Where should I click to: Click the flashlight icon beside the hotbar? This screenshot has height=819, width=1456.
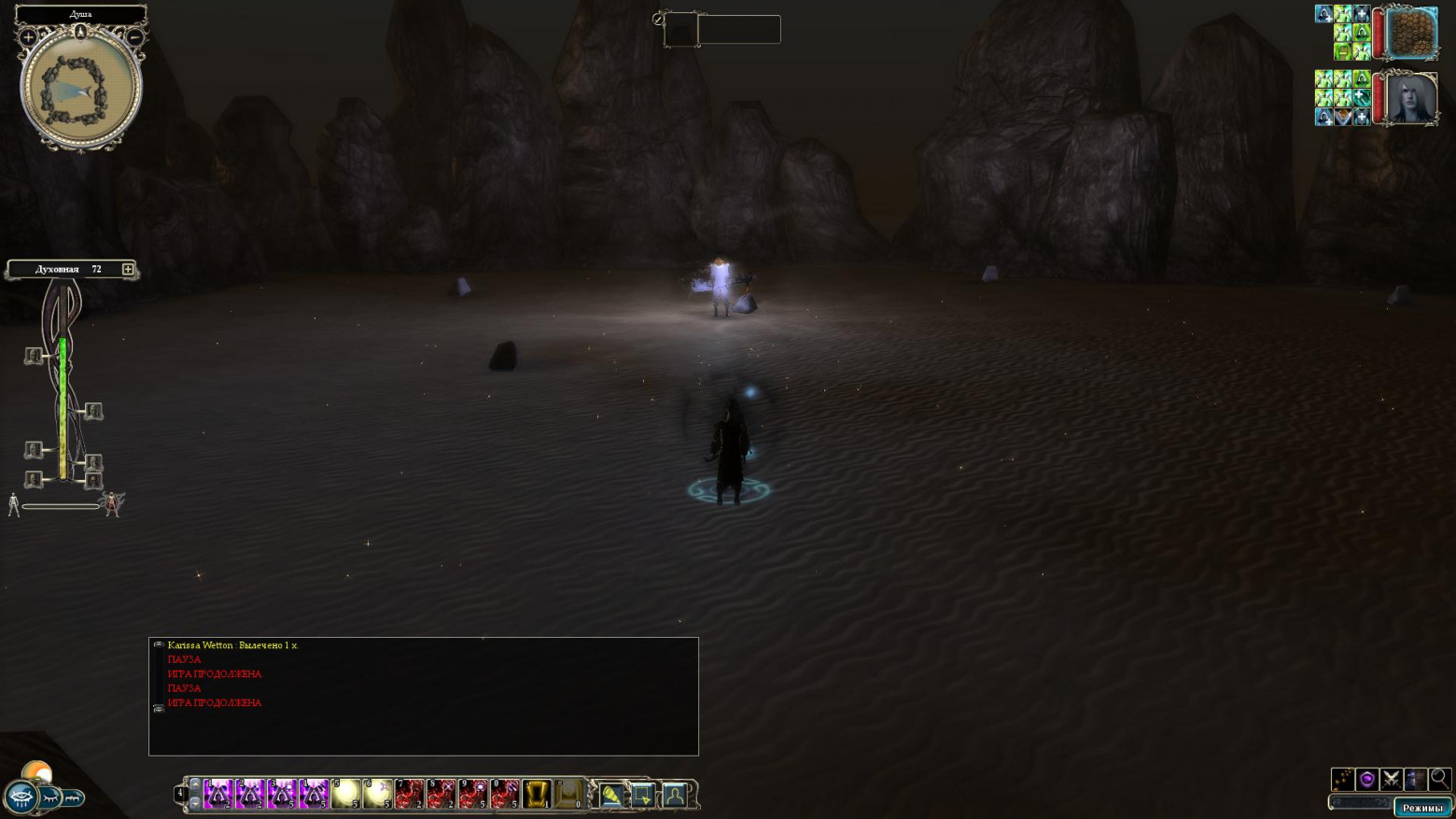coord(610,795)
